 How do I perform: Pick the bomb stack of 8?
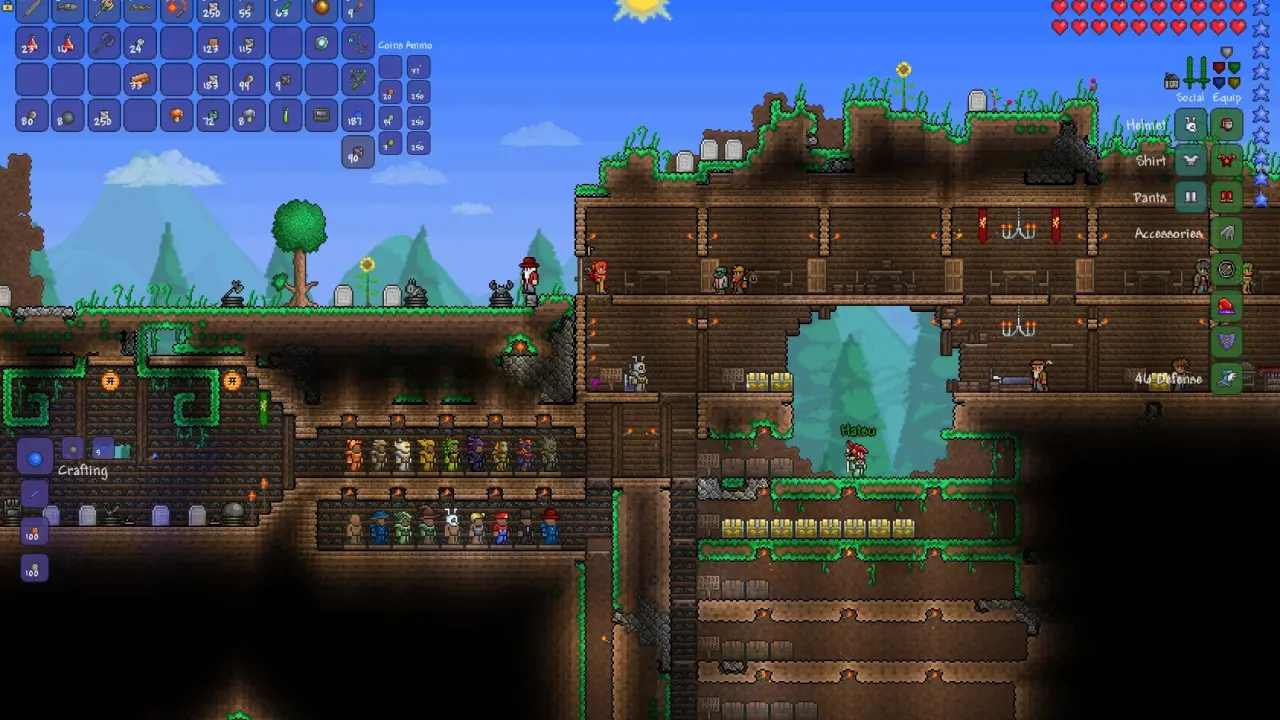(x=68, y=115)
